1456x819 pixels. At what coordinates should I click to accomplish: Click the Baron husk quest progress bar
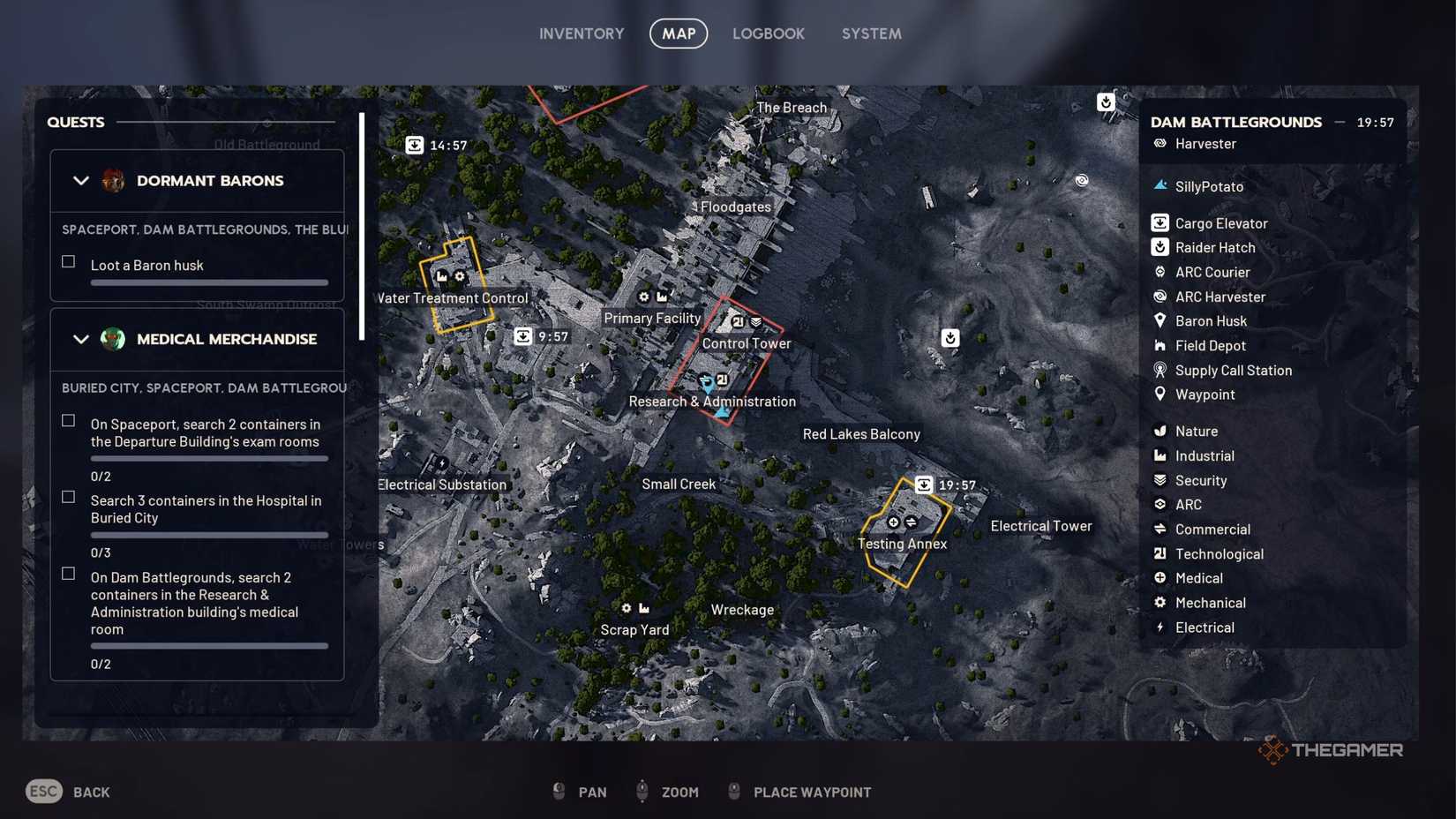208,282
